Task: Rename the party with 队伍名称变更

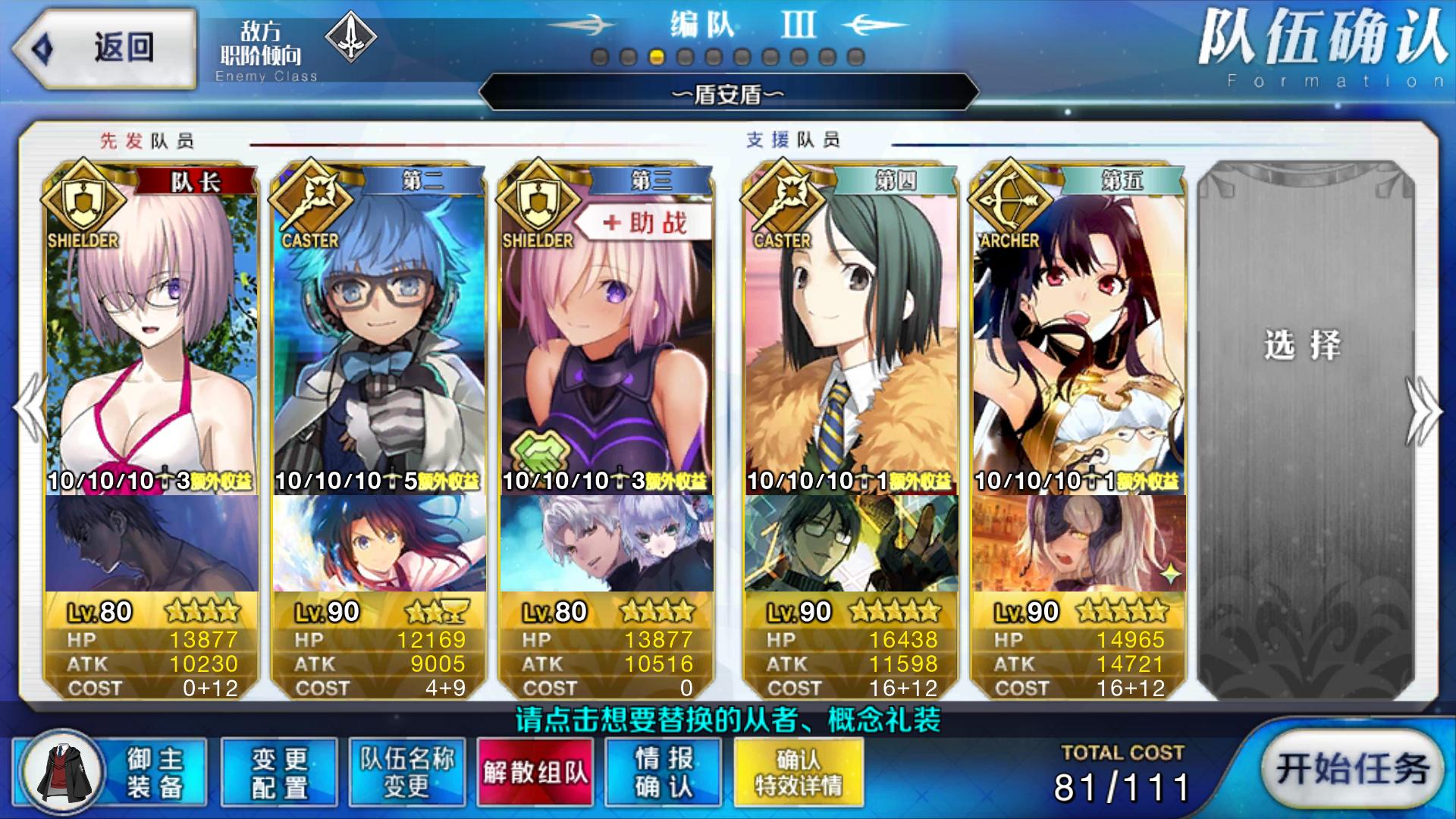Action: tap(407, 772)
